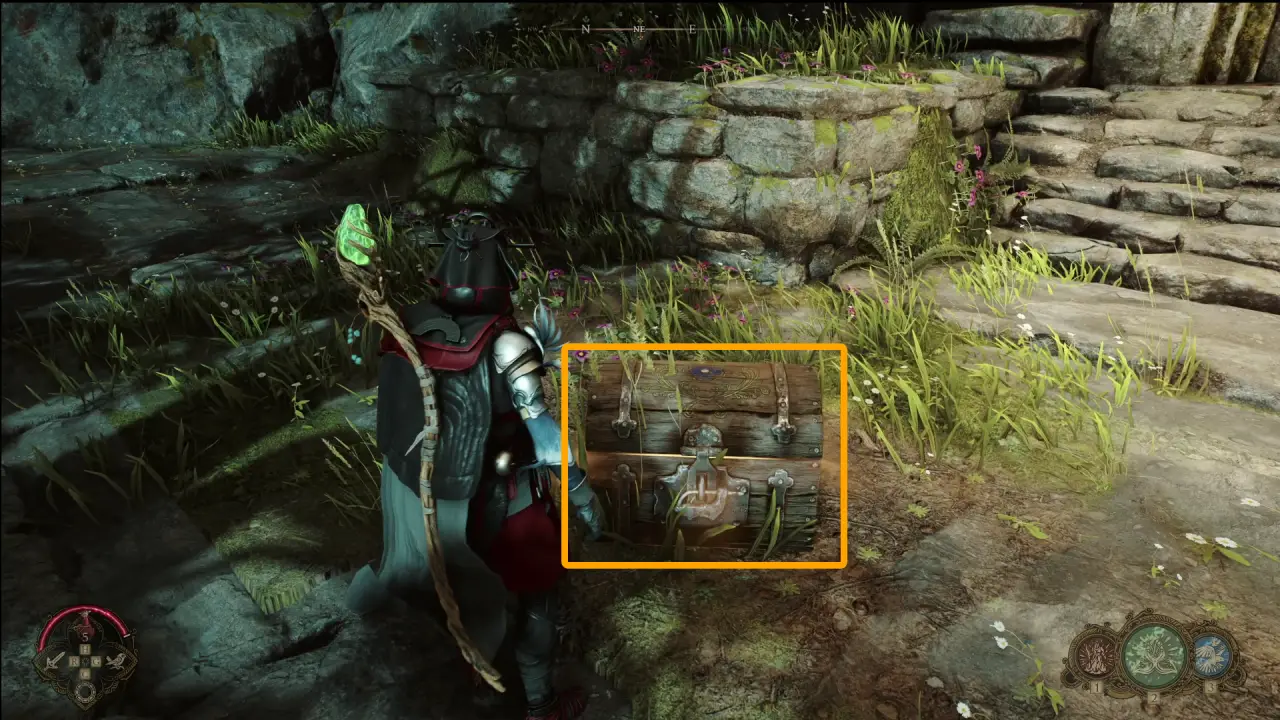The image size is (1280, 720).
Task: Click the raven icon on the action dial
Action: pos(118,660)
